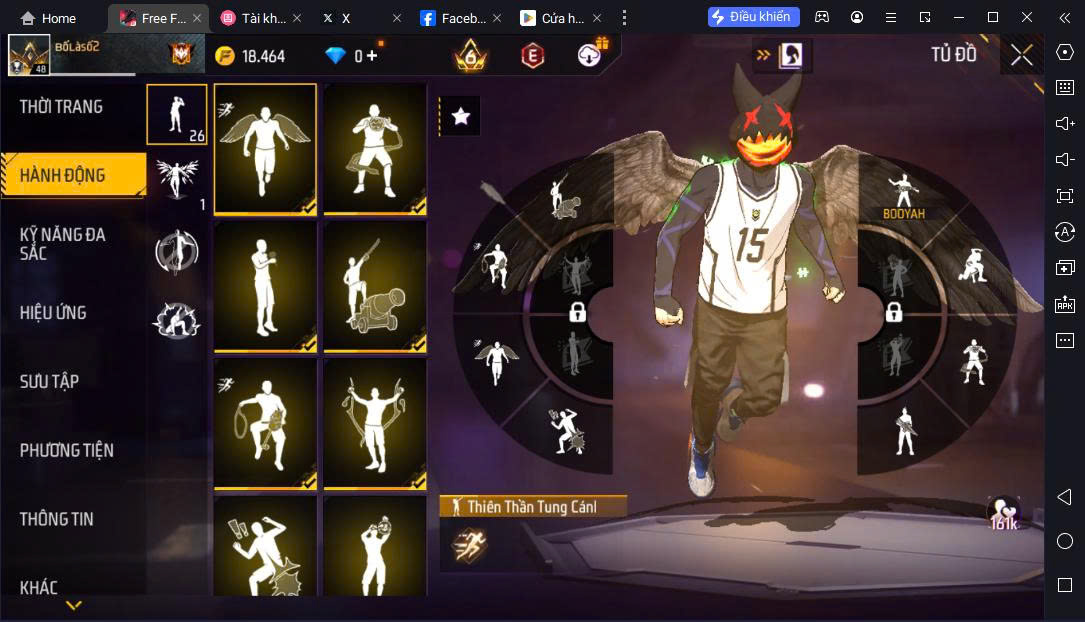This screenshot has width=1085, height=622.
Task: Switch to the Hiệu Ứng section
Action: [53, 313]
